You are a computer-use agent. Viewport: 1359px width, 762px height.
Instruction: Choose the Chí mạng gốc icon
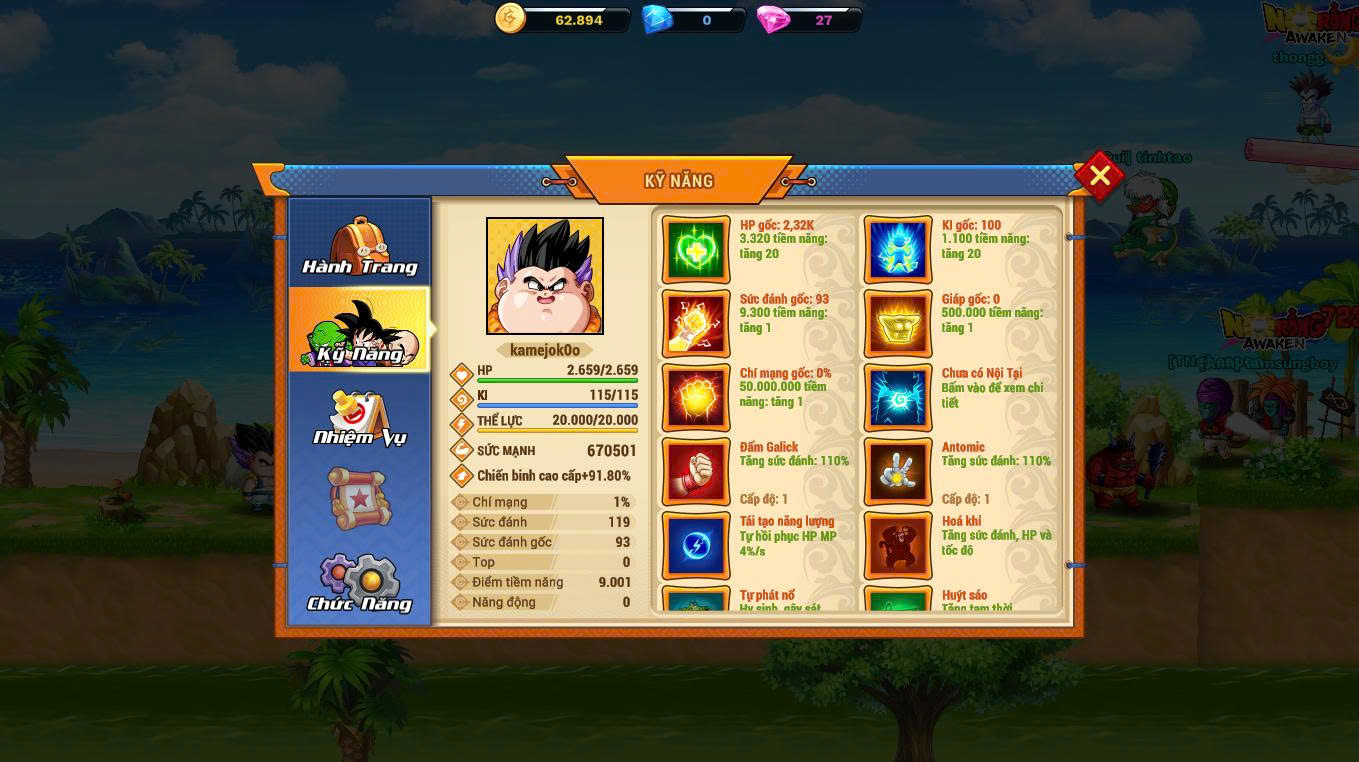[x=696, y=398]
